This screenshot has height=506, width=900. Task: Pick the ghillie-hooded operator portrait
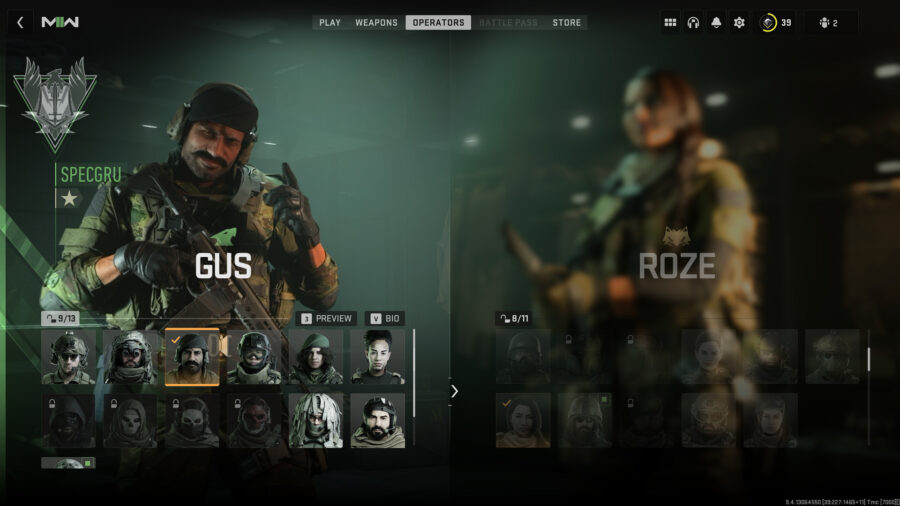pos(316,420)
